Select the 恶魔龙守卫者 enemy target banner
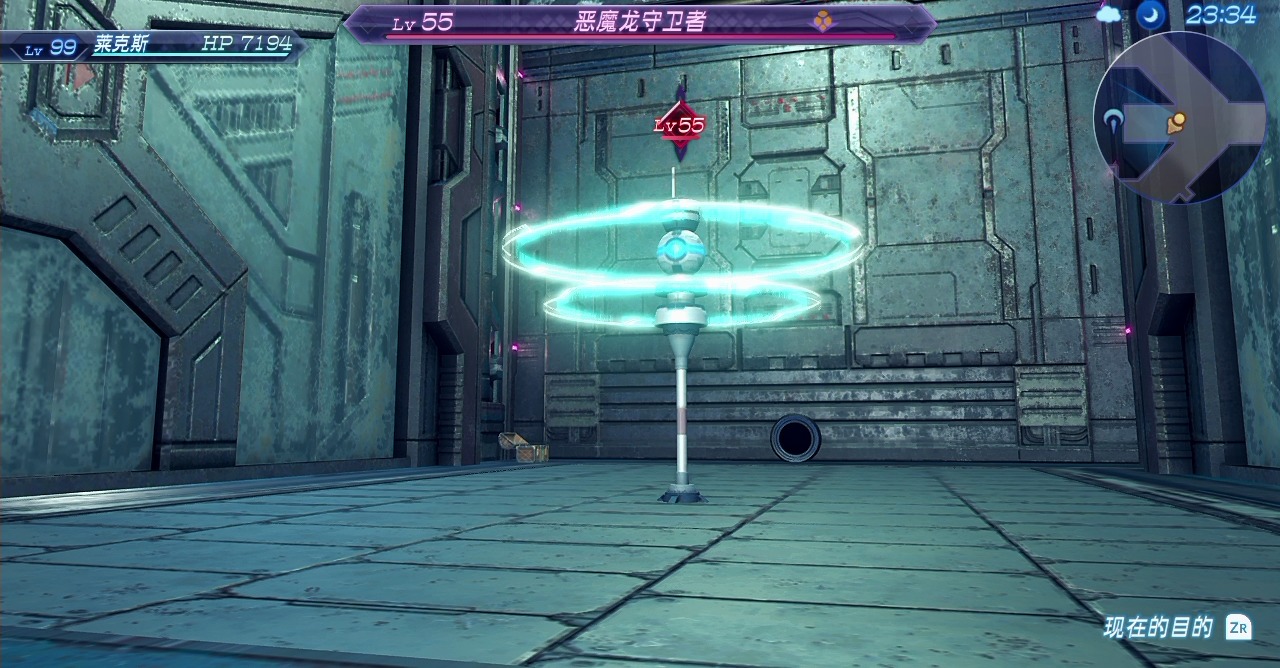Viewport: 1280px width, 668px height. (x=641, y=22)
